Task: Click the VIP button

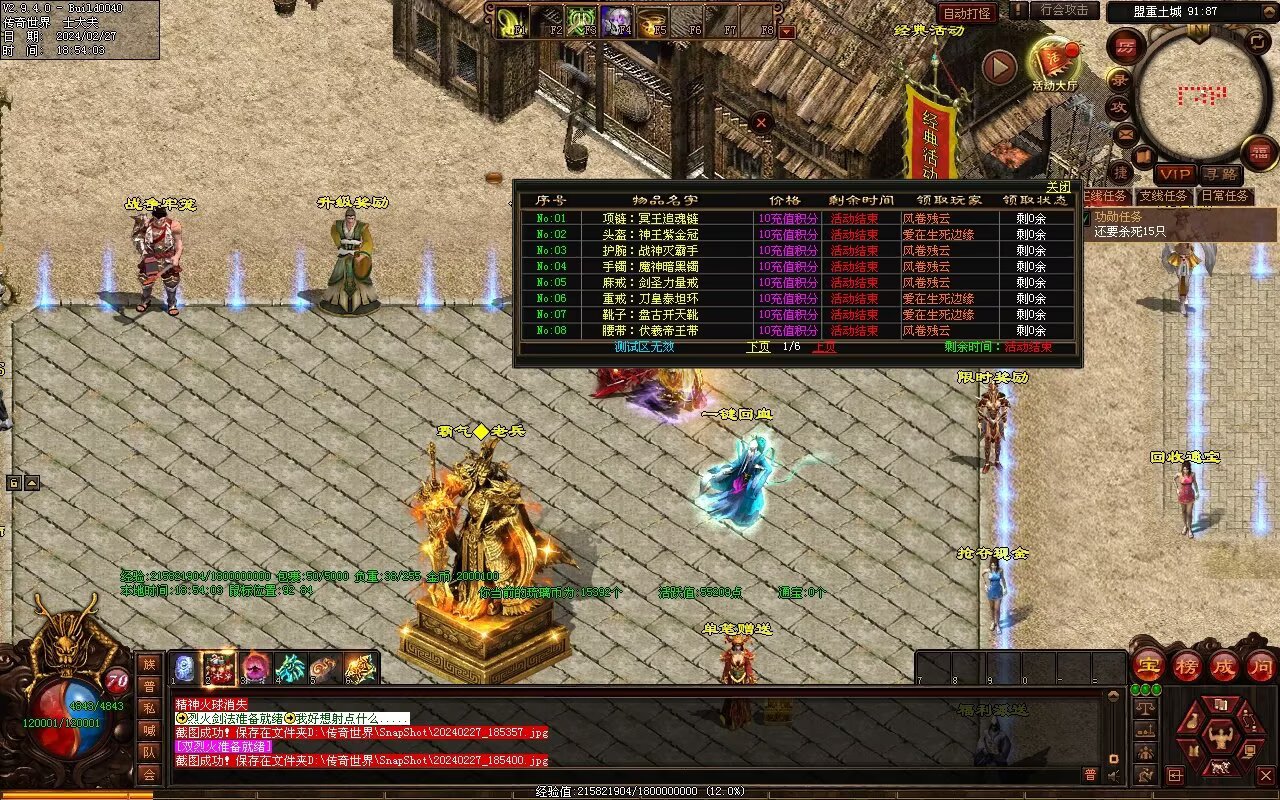Action: click(1175, 174)
